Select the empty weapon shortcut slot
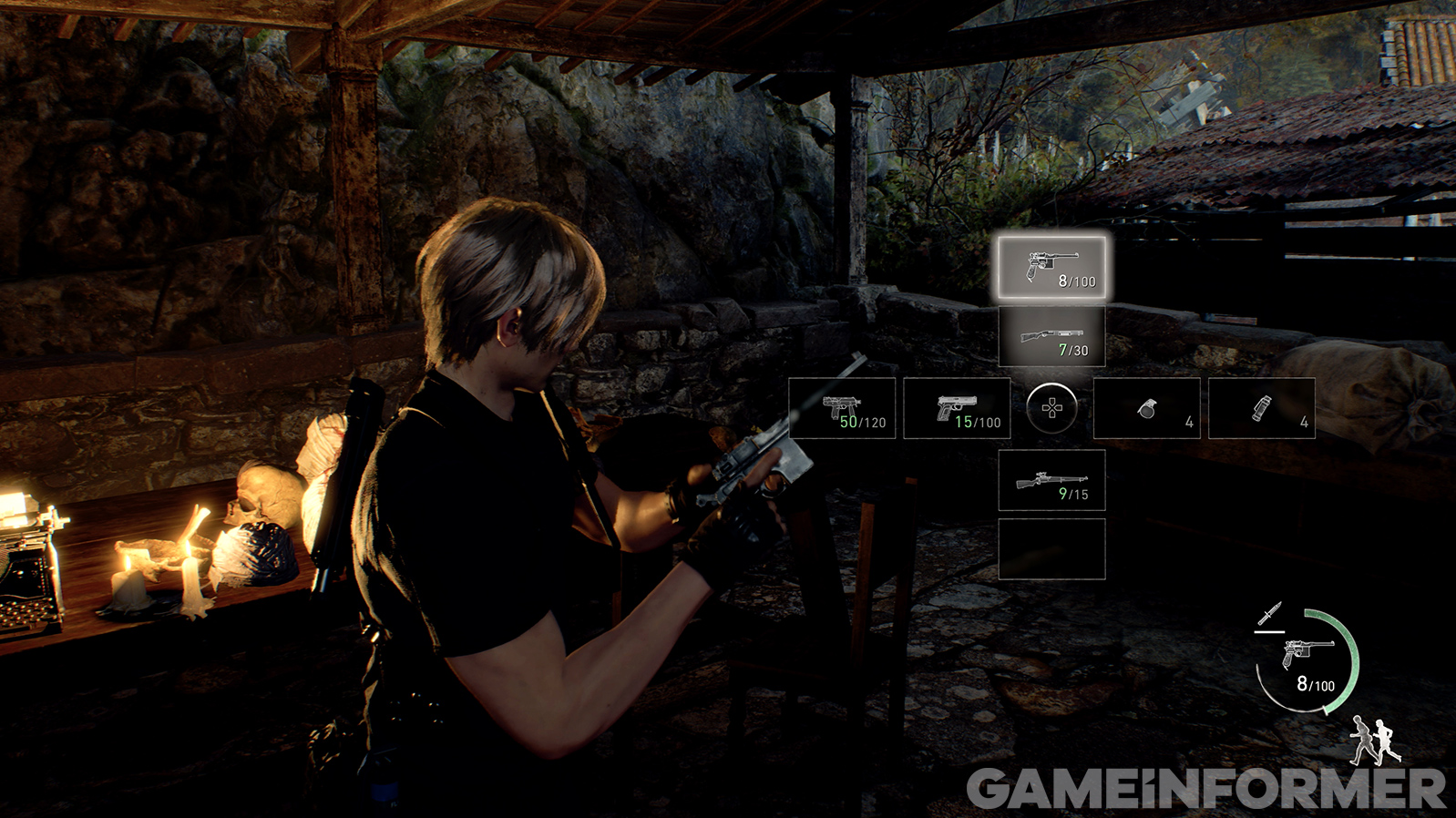The image size is (1456, 818). pos(1051,549)
